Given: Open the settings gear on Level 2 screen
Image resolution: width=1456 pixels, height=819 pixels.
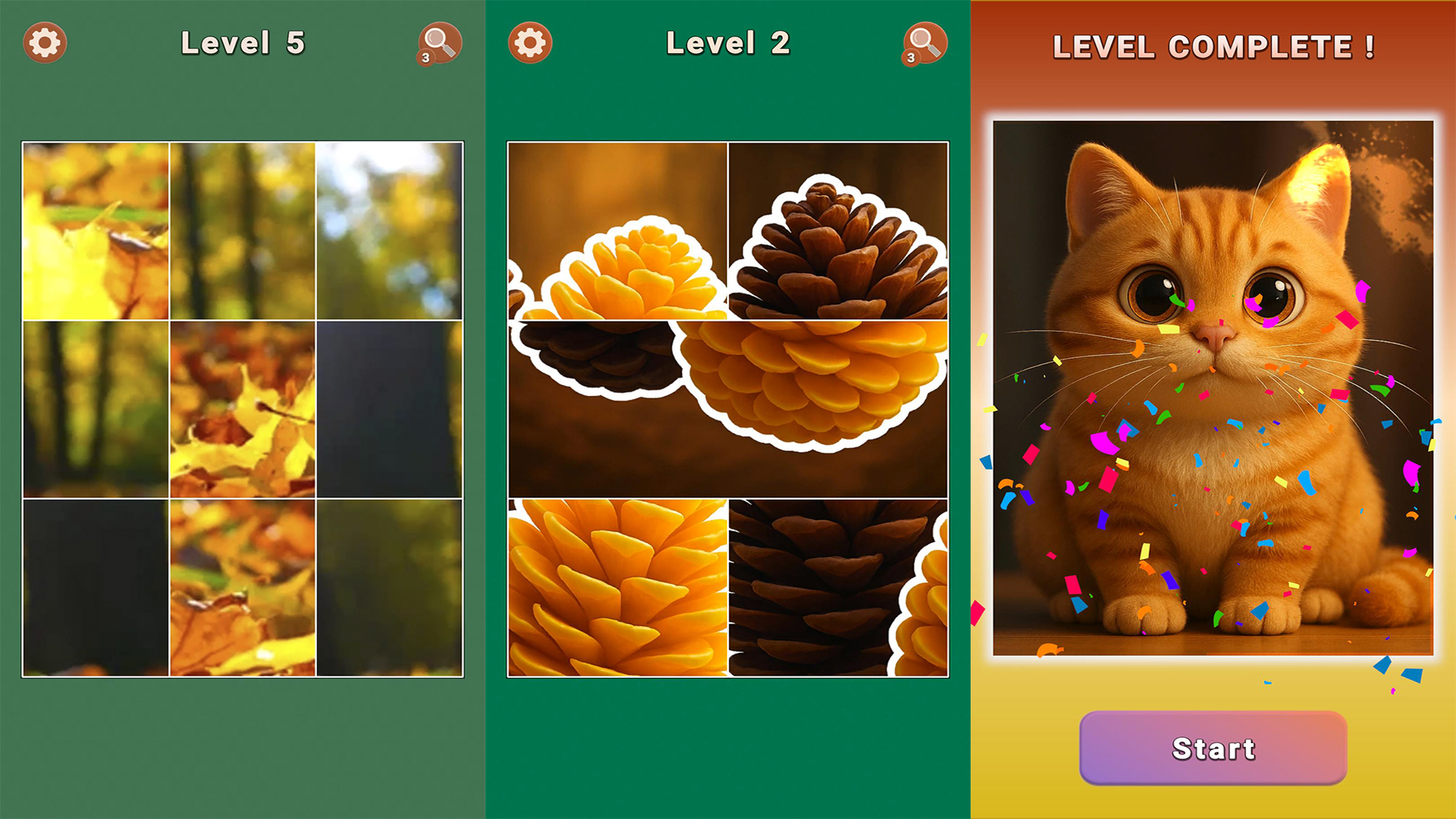Looking at the screenshot, I should tap(529, 43).
